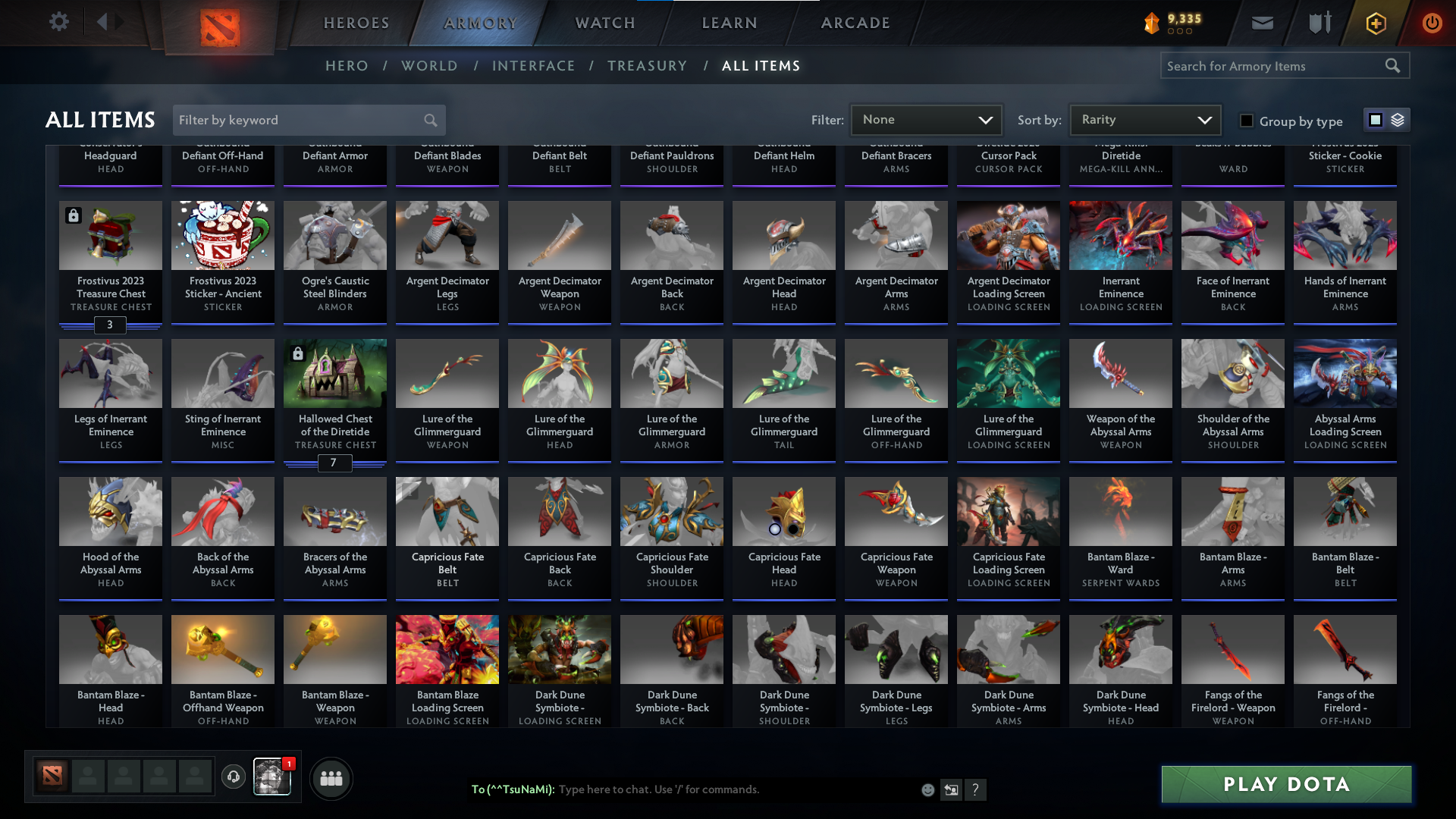This screenshot has height=819, width=1456.
Task: Switch to the TREASURY tab
Action: (647, 66)
